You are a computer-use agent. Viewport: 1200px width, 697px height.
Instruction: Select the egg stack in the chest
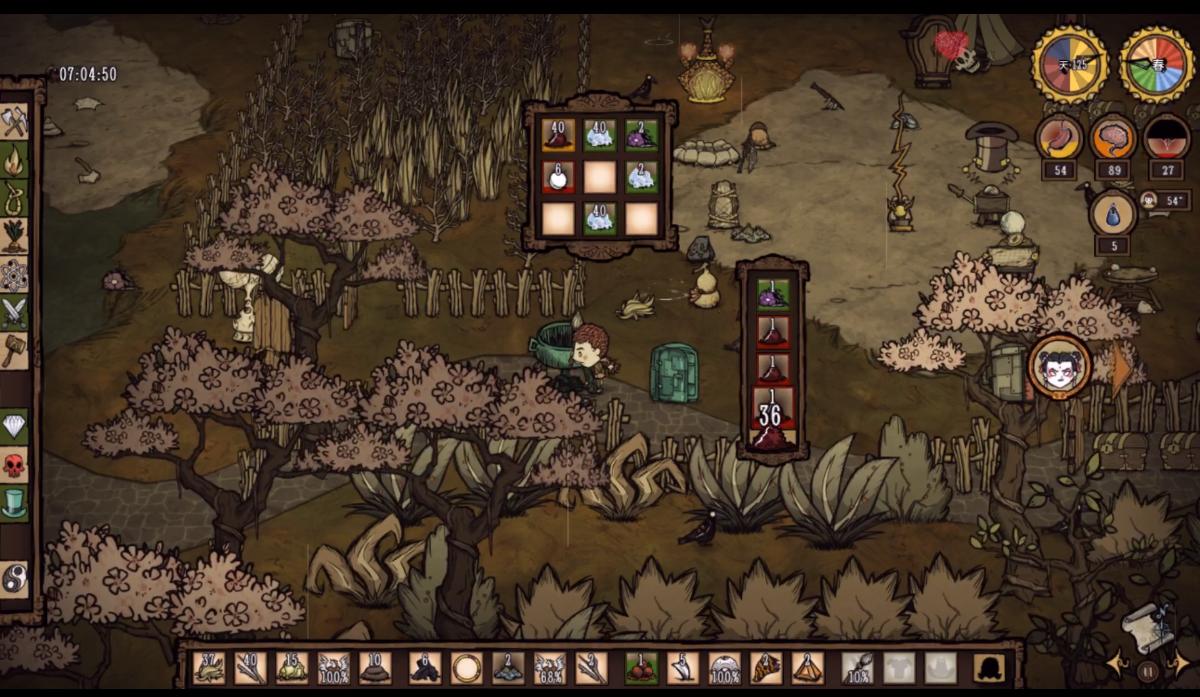[x=558, y=177]
